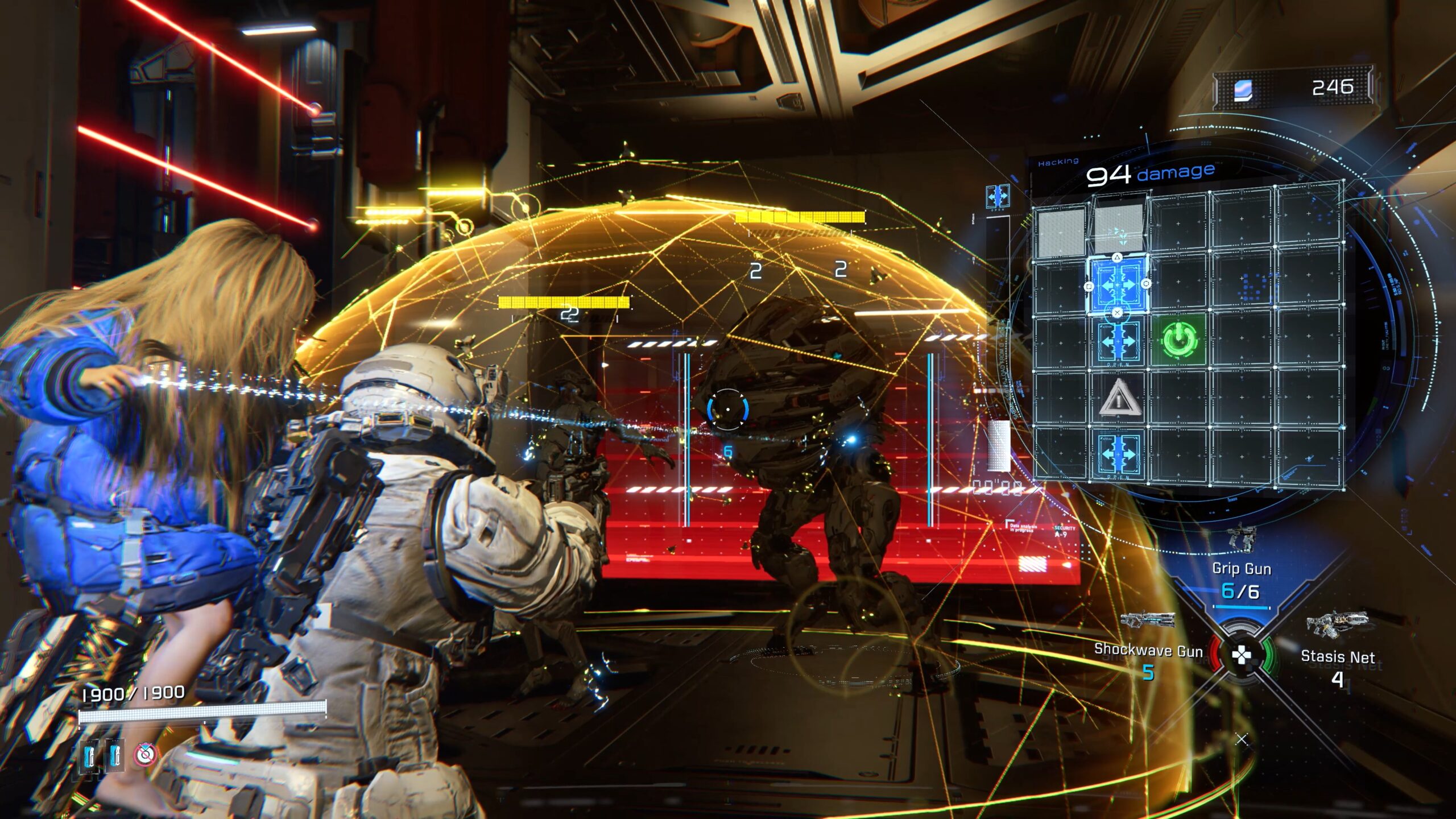Toggle the Triangle prompt on the selected hacking tile
The image size is (1456, 819).
coord(1117,257)
